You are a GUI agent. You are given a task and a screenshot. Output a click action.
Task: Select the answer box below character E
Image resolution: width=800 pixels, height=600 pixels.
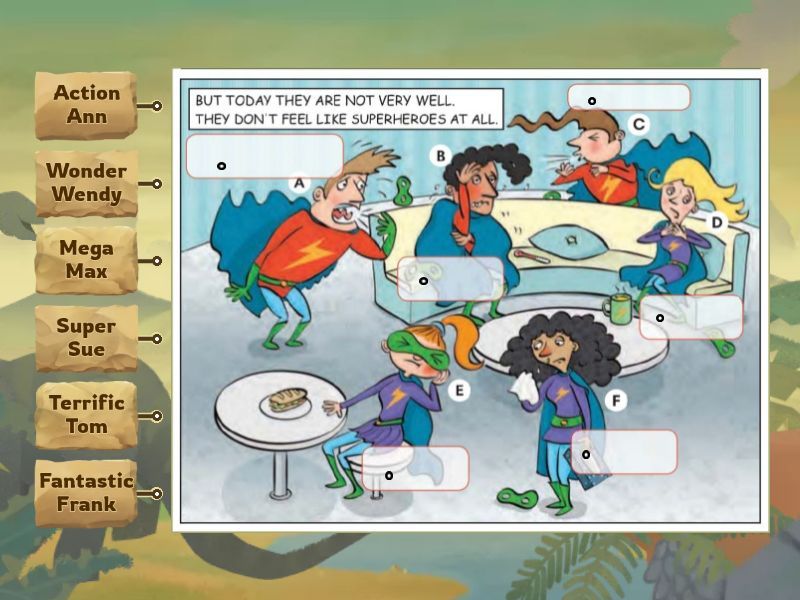(416, 468)
